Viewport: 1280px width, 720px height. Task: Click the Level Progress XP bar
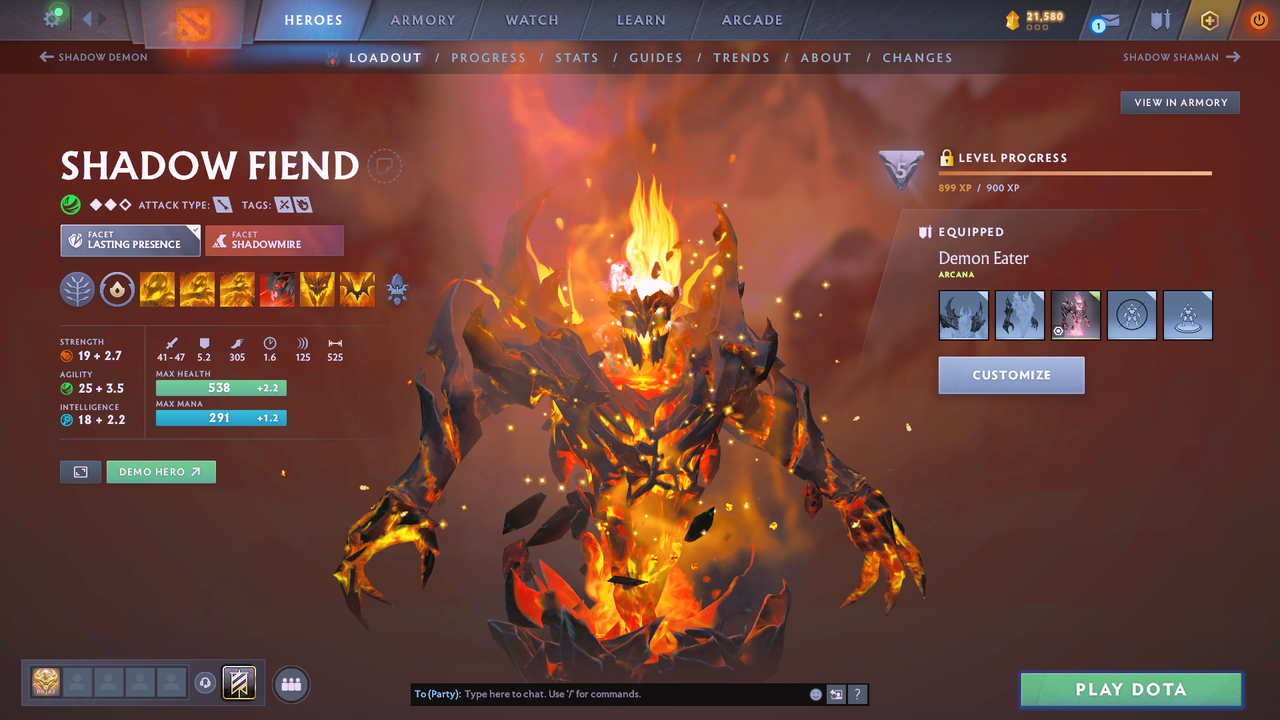pos(1075,172)
